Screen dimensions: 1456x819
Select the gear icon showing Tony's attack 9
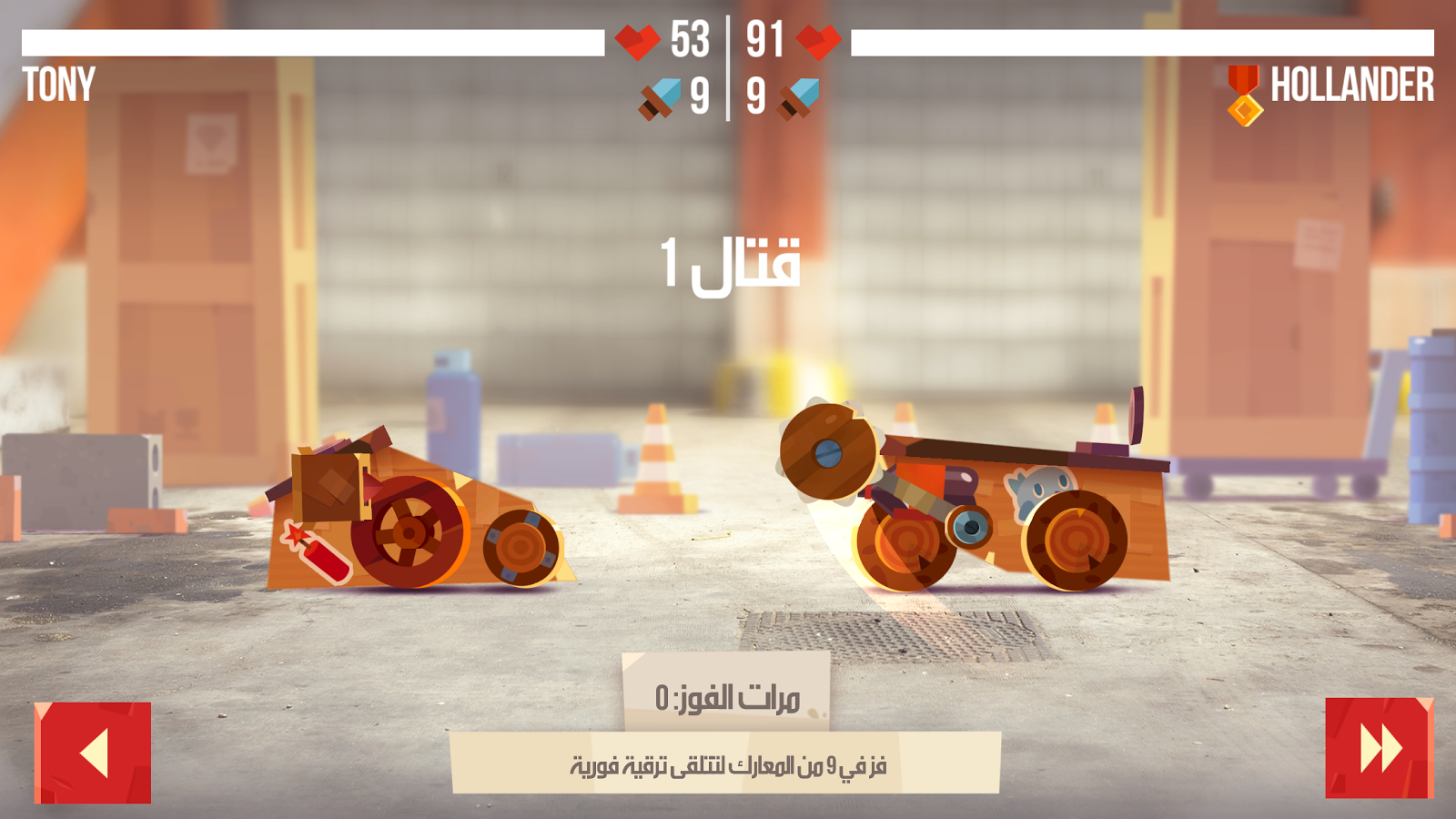tap(657, 96)
